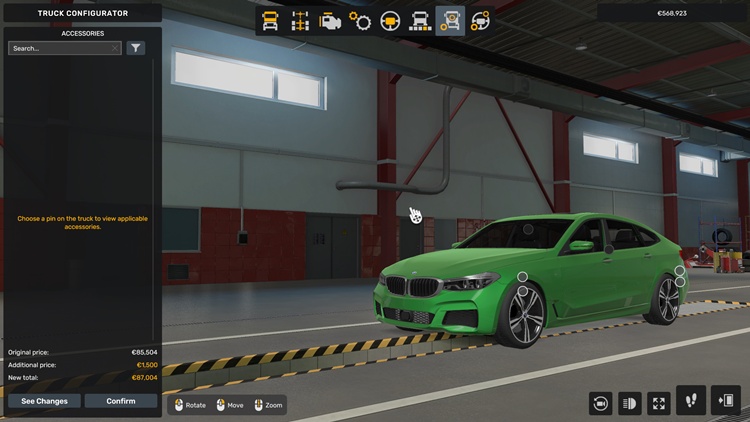Select the highlighted exterior accessories tab

(x=451, y=21)
